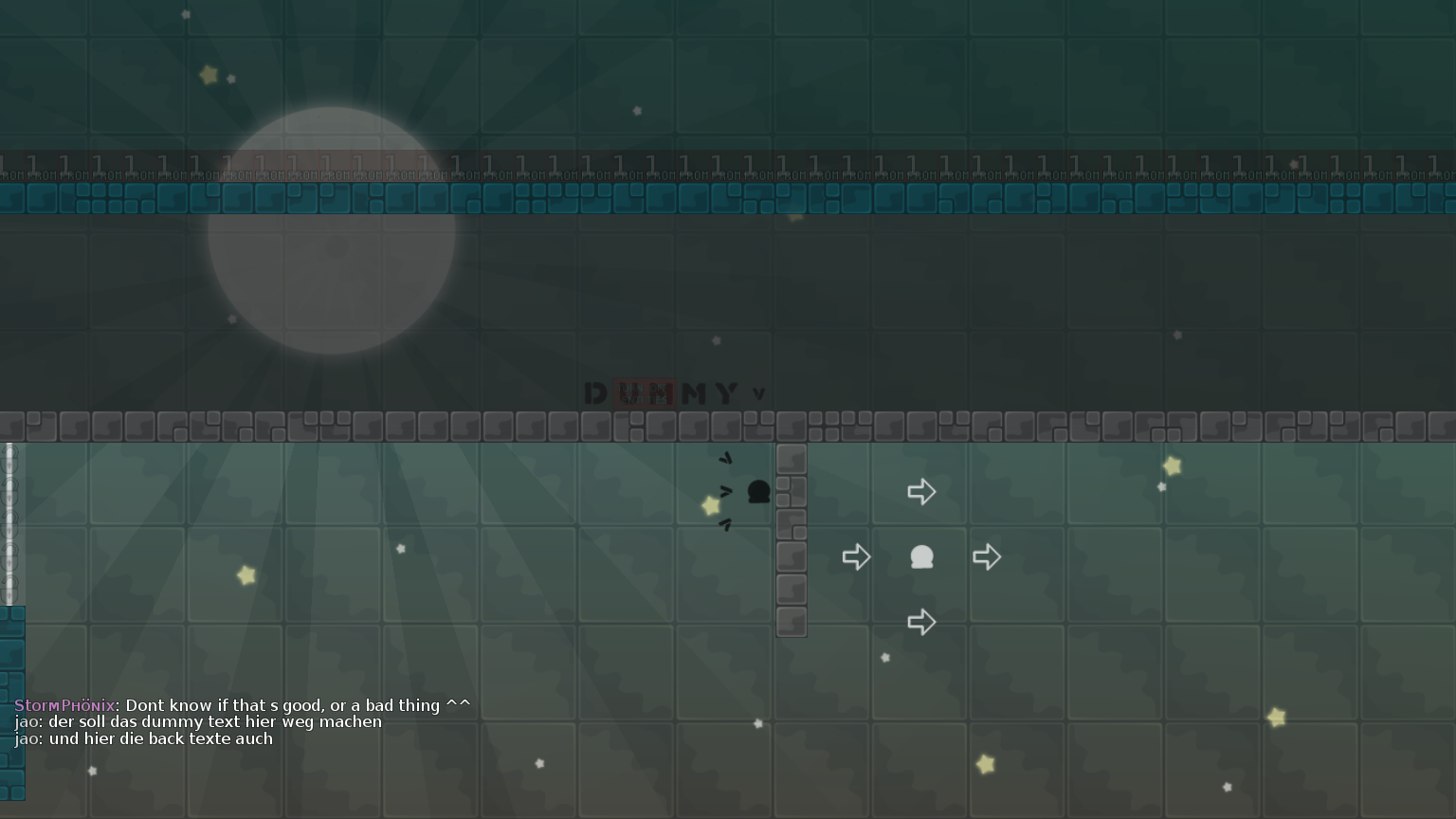Expand the small v arrow next to DUMMY text
Image resolution: width=1456 pixels, height=819 pixels.
[x=758, y=391]
